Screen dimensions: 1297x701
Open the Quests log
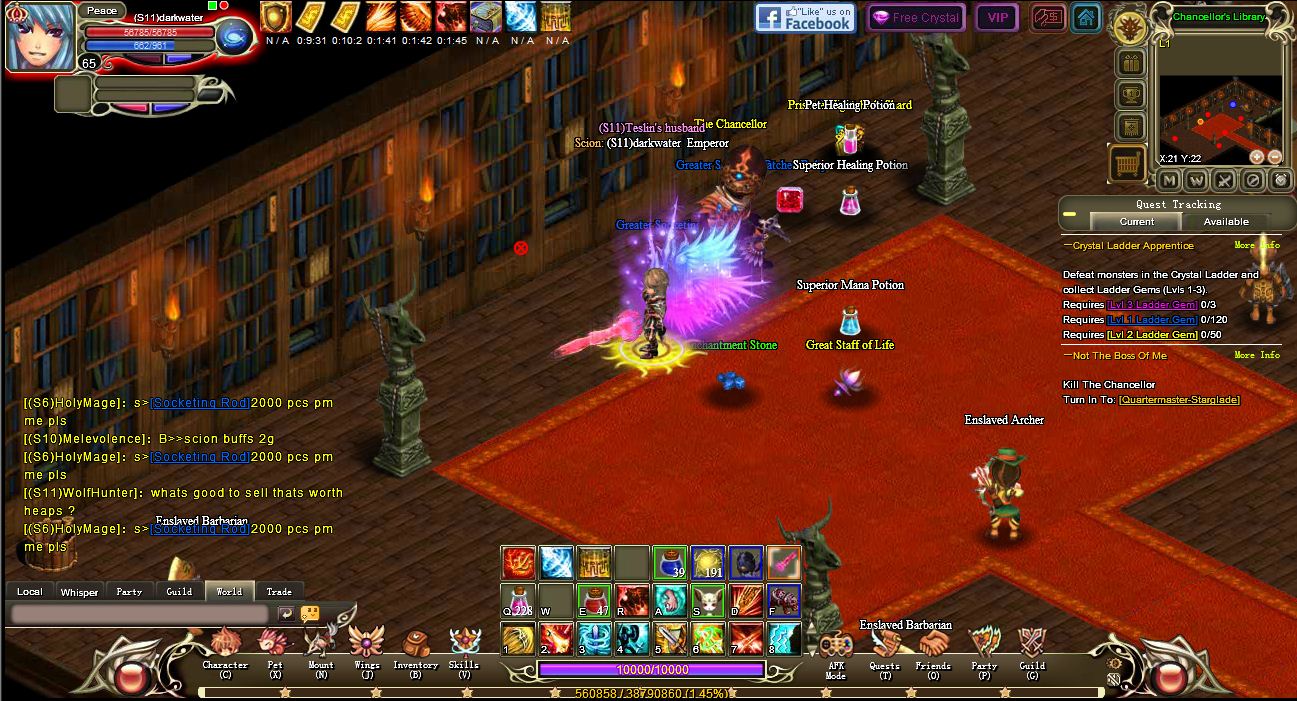coord(884,645)
